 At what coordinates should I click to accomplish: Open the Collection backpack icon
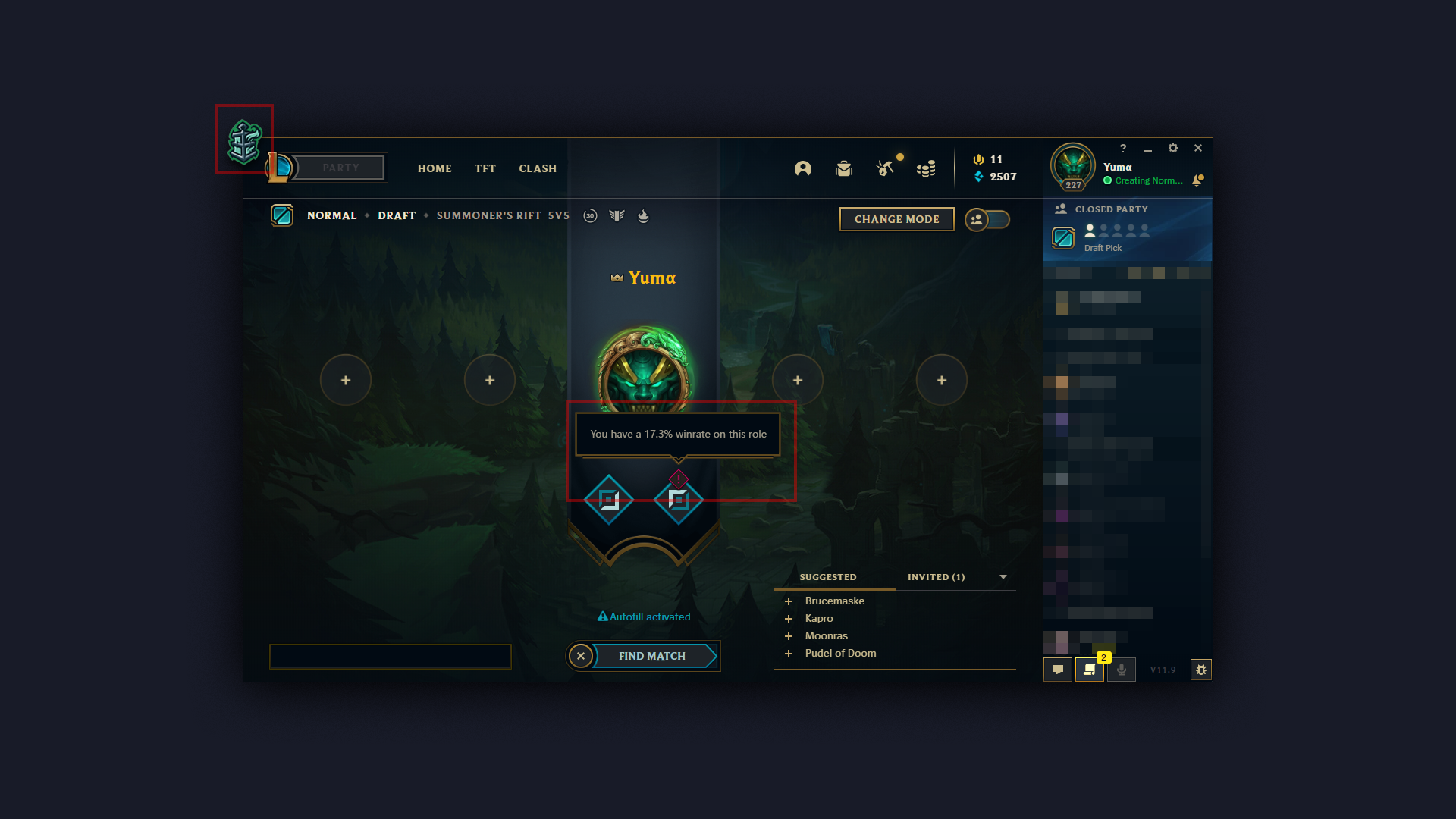[x=843, y=168]
